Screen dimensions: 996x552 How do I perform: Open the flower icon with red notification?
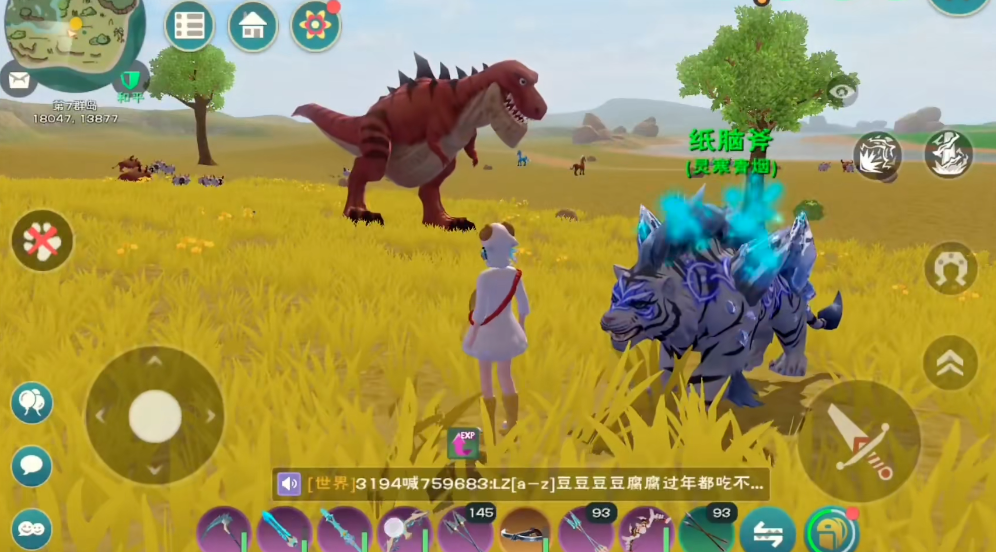click(x=316, y=26)
